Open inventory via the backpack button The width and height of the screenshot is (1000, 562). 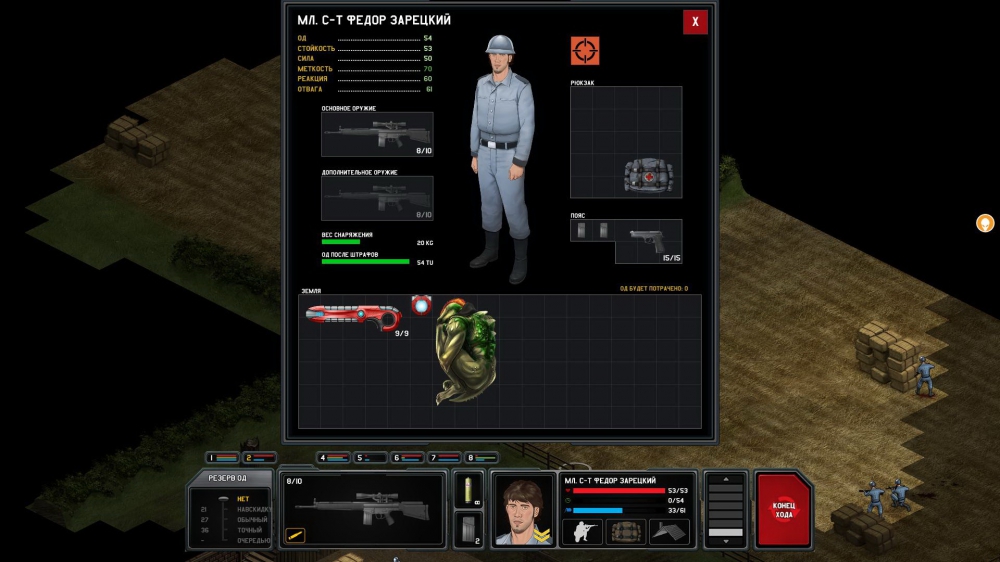[627, 531]
